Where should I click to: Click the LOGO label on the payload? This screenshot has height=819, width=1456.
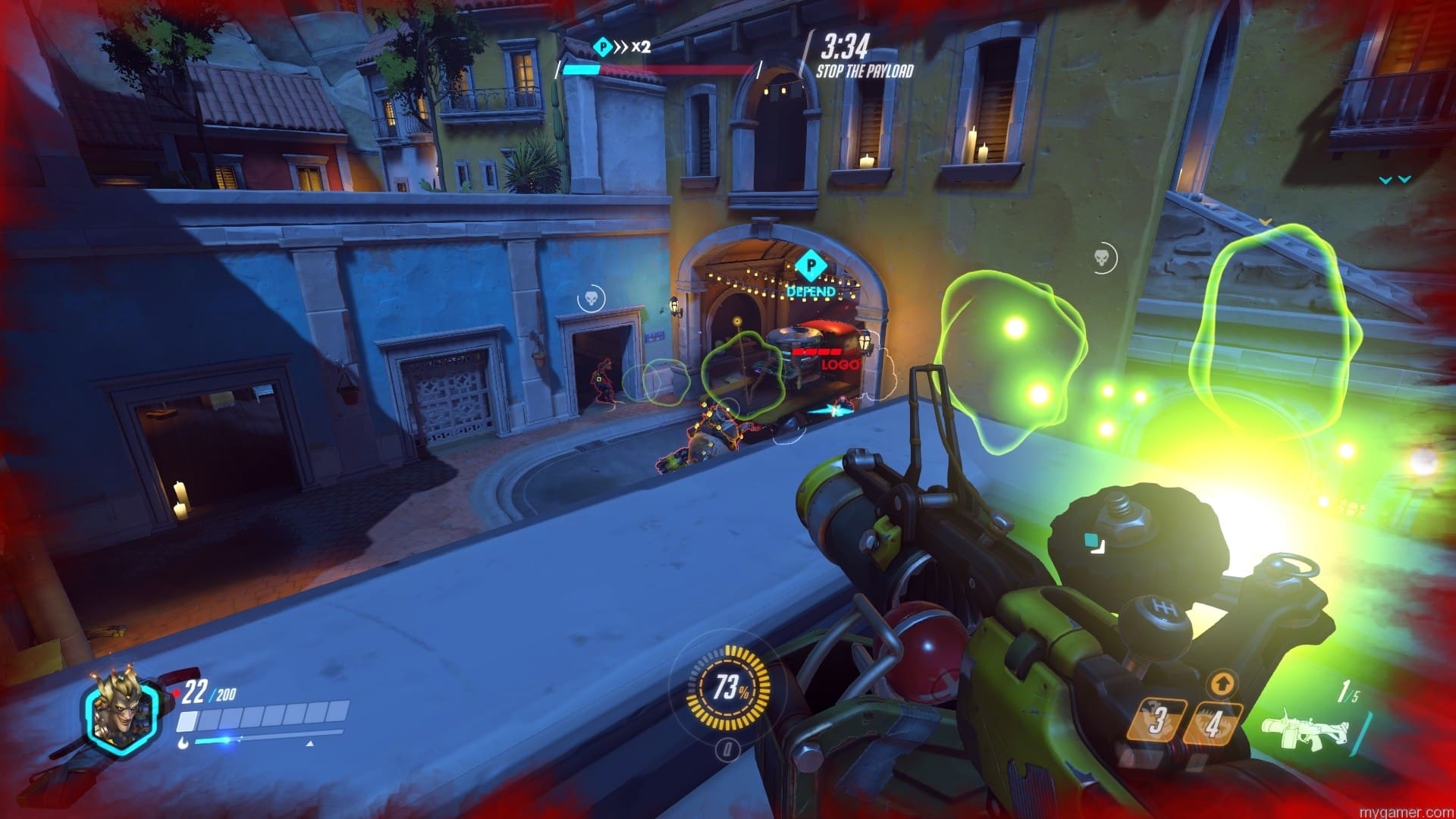tap(840, 363)
